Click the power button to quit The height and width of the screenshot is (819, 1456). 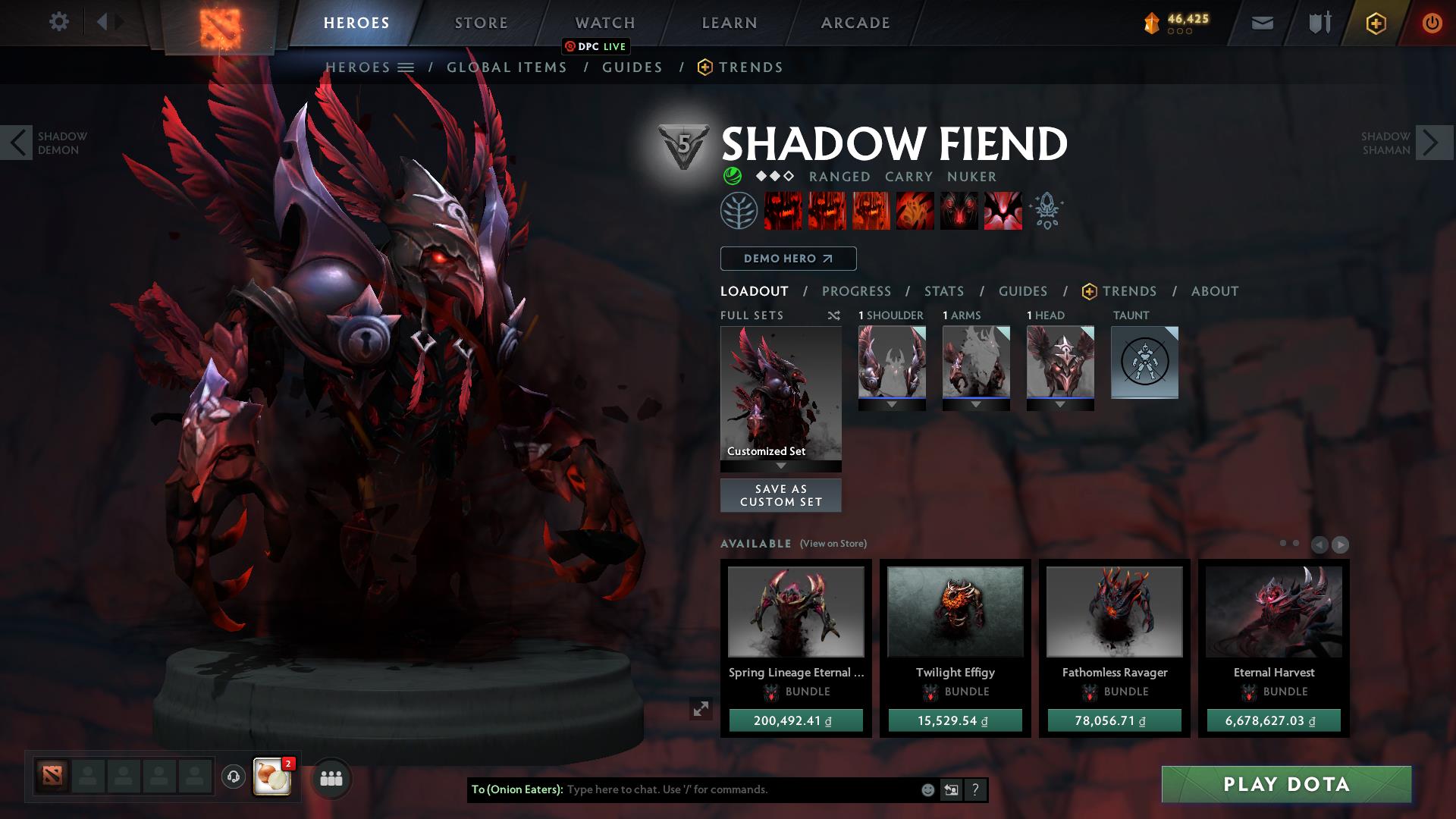1432,22
